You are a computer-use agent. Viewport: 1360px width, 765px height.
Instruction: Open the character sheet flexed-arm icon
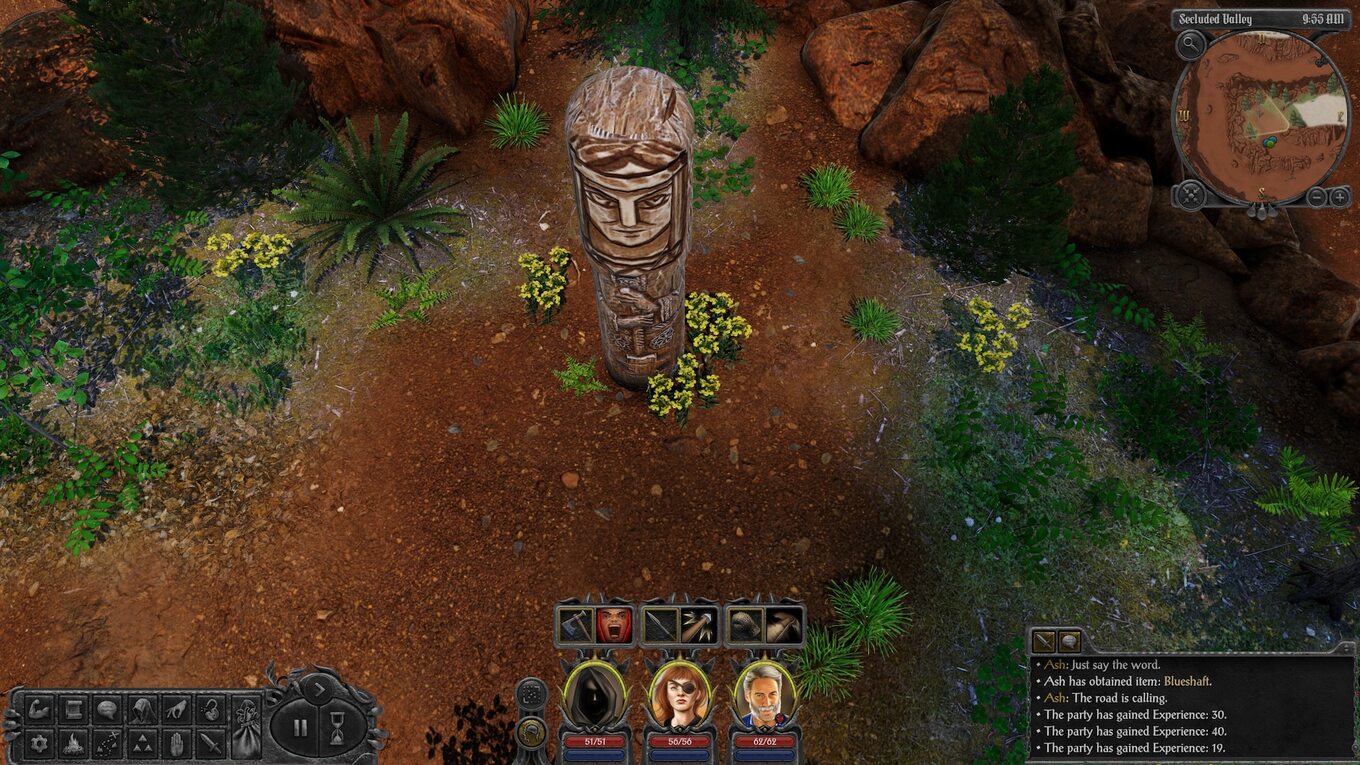[40, 709]
